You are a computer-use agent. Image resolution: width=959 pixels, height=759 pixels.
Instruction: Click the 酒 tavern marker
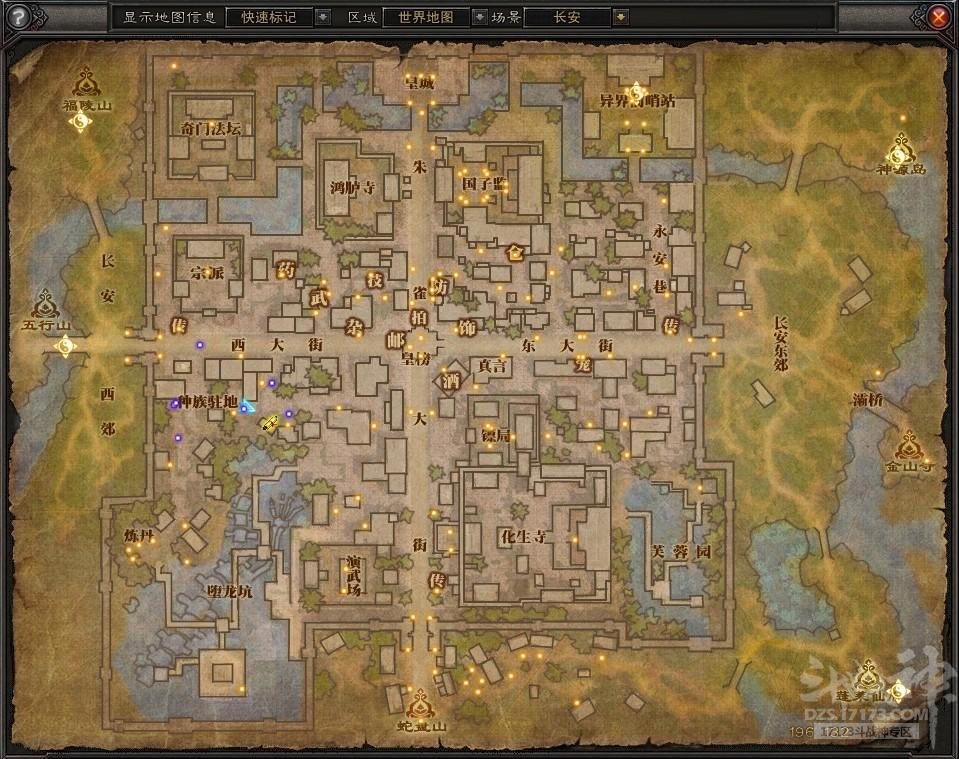(x=452, y=380)
